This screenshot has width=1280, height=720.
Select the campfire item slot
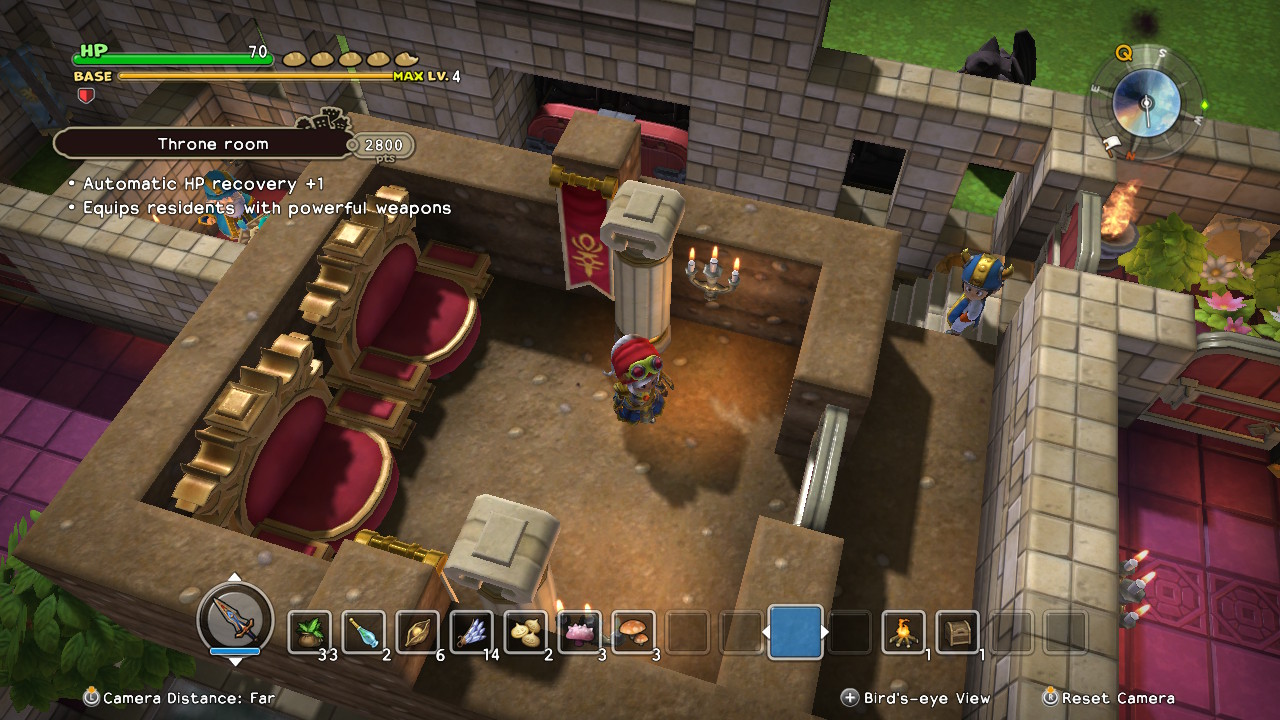coord(903,632)
